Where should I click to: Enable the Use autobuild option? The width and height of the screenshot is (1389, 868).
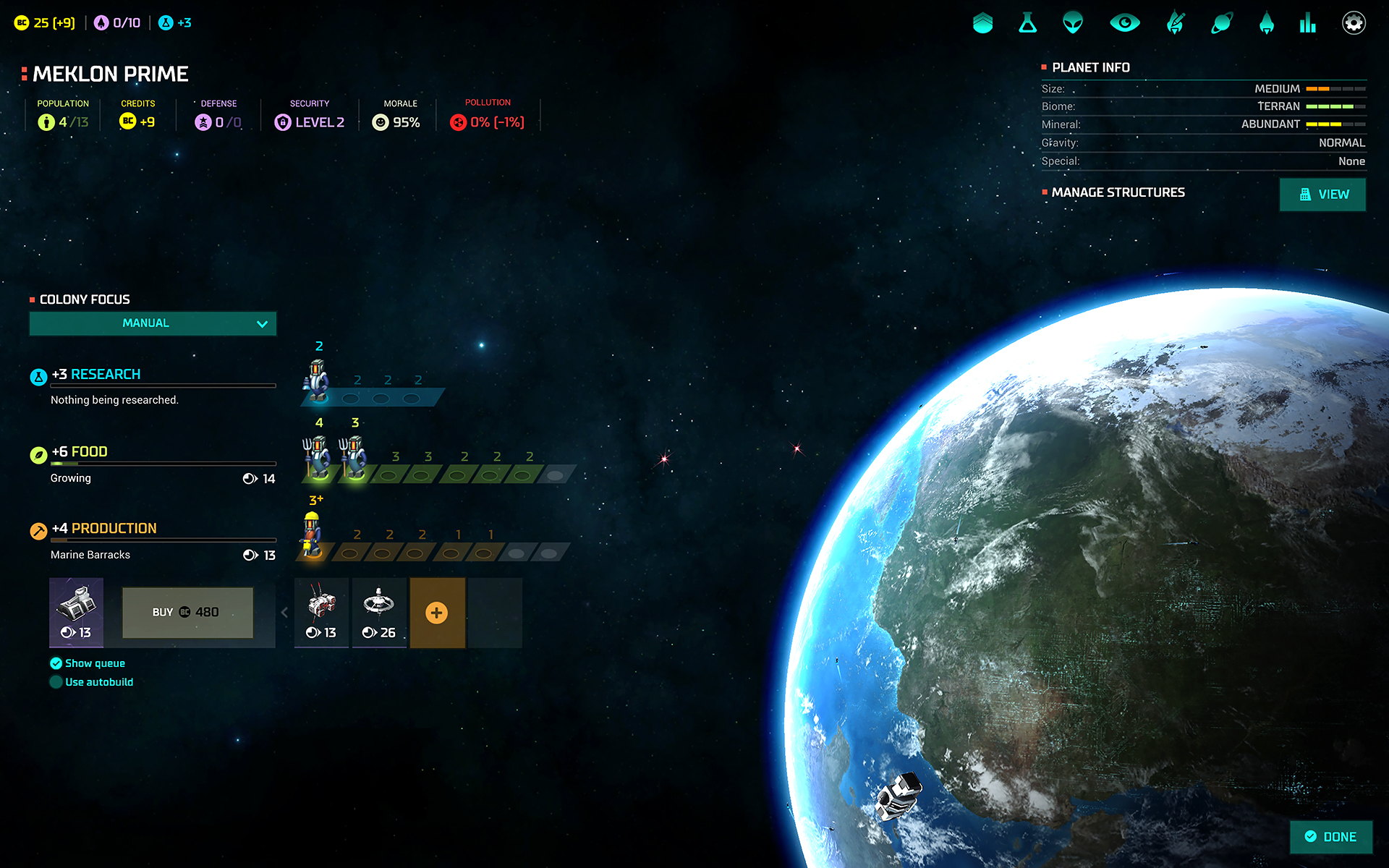pos(56,682)
